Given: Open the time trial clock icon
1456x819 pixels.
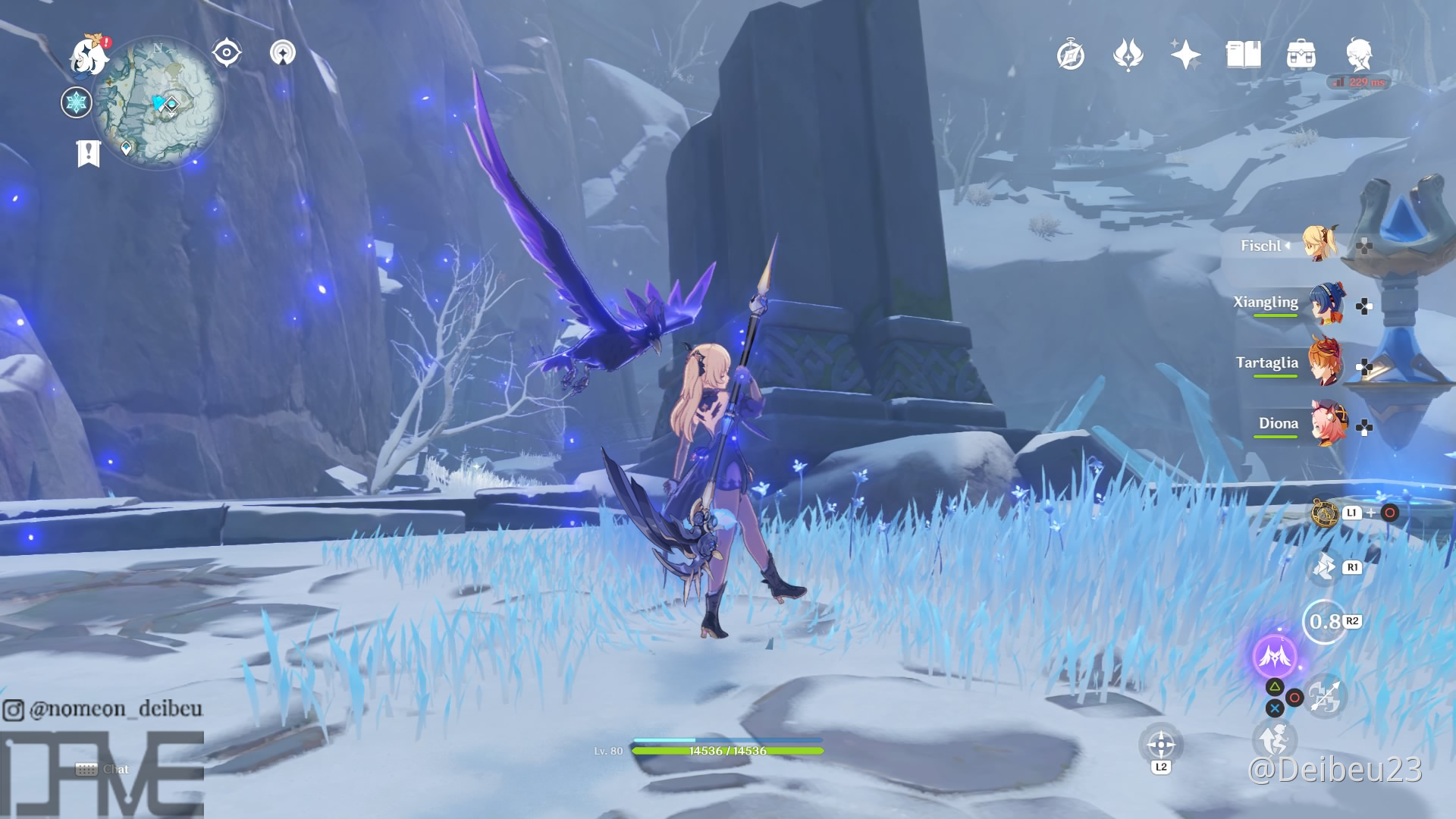Looking at the screenshot, I should [x=1069, y=55].
